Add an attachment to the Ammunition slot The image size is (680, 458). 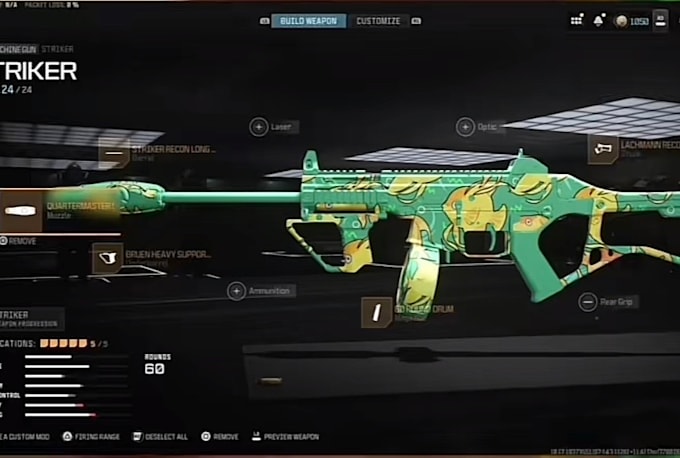click(x=237, y=291)
